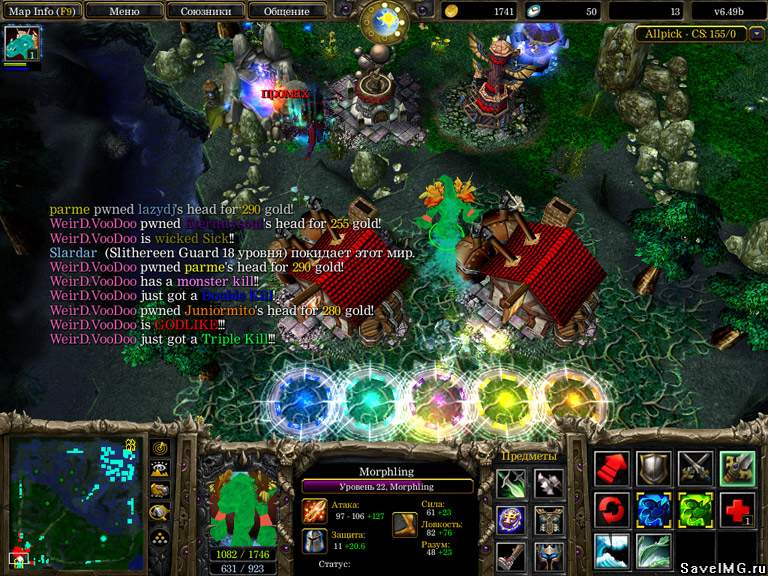Cast the Waveform wave ability

point(612,551)
